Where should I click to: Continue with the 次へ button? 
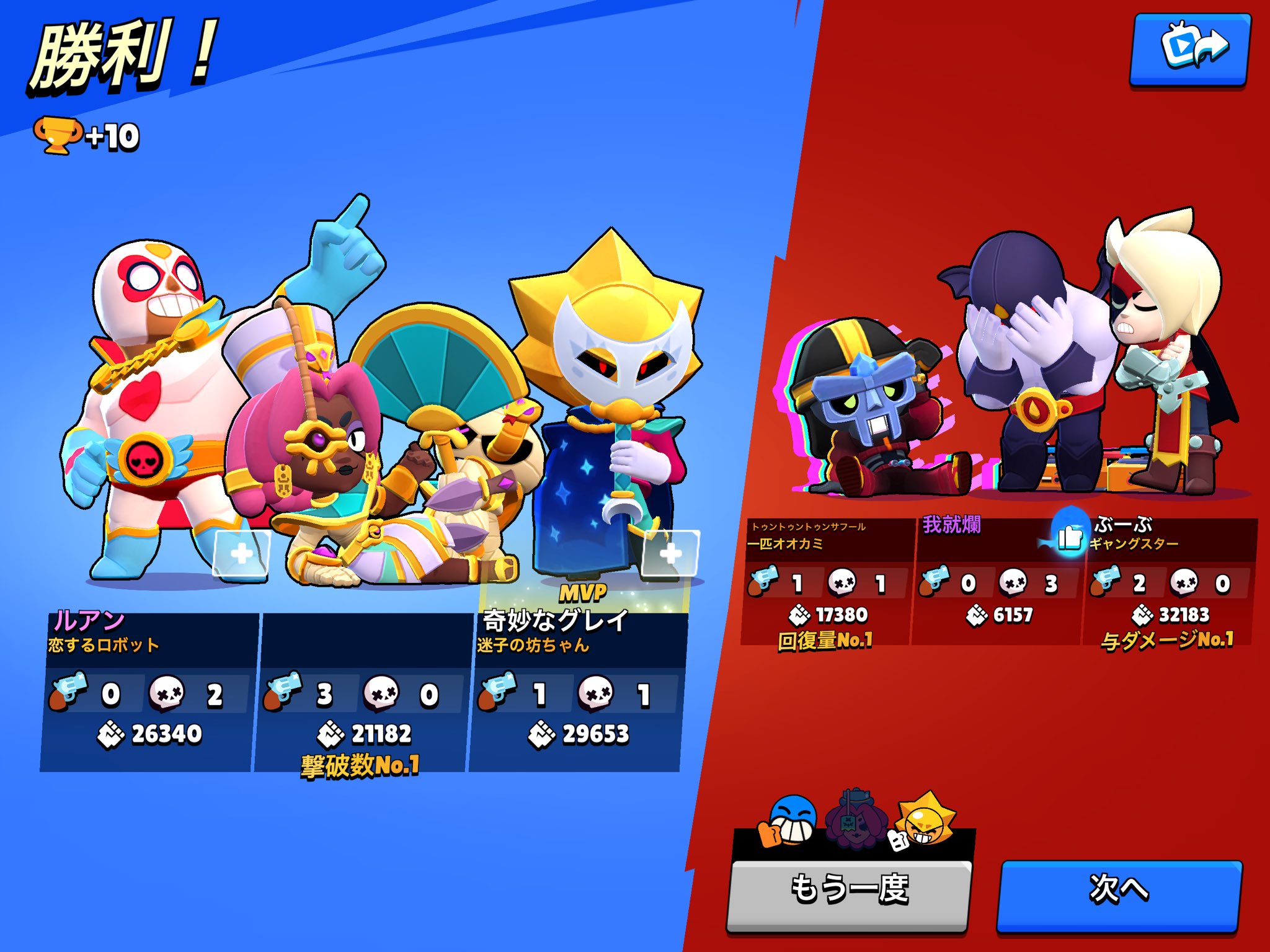[x=1119, y=889]
